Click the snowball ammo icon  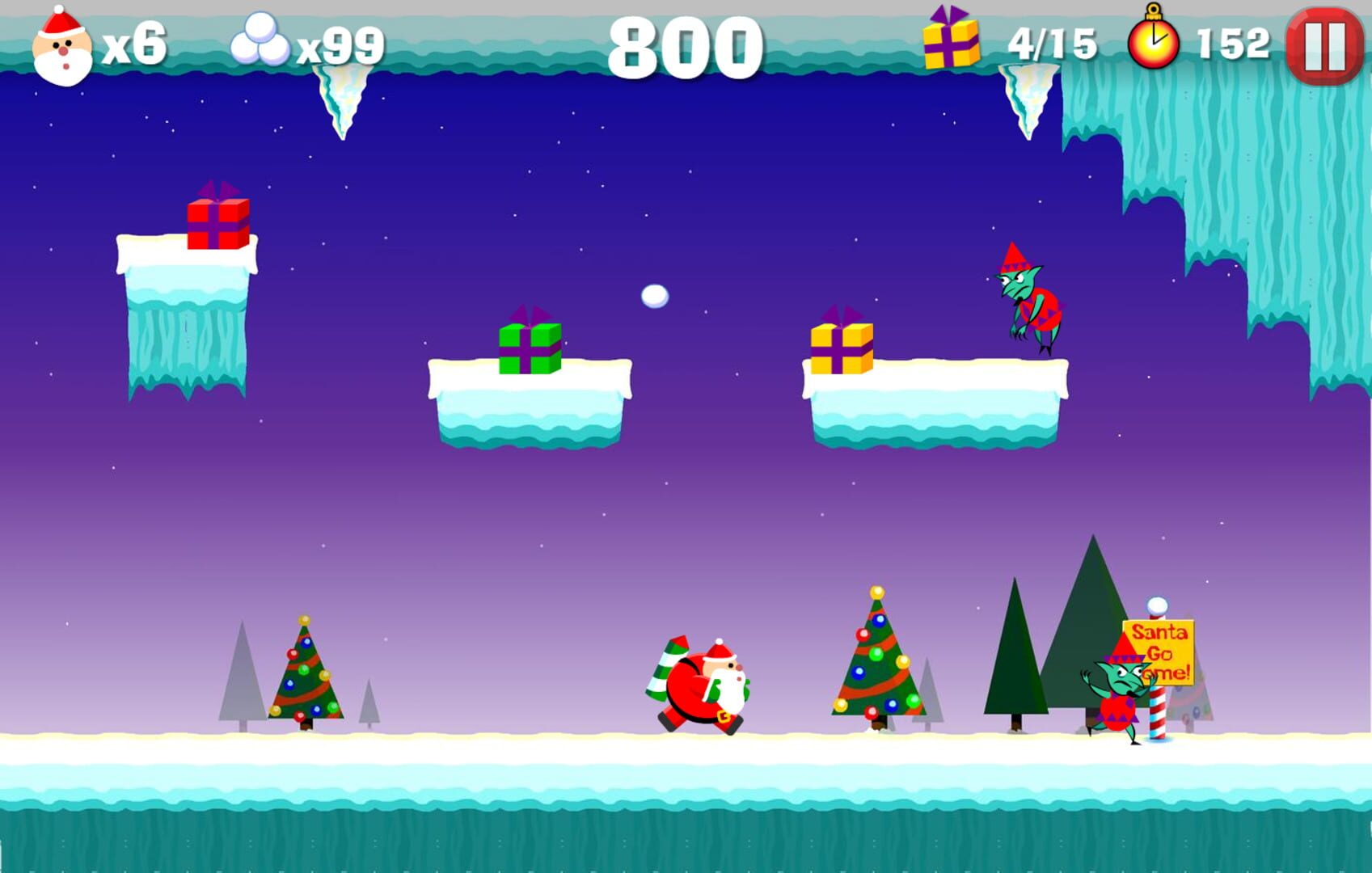259,42
